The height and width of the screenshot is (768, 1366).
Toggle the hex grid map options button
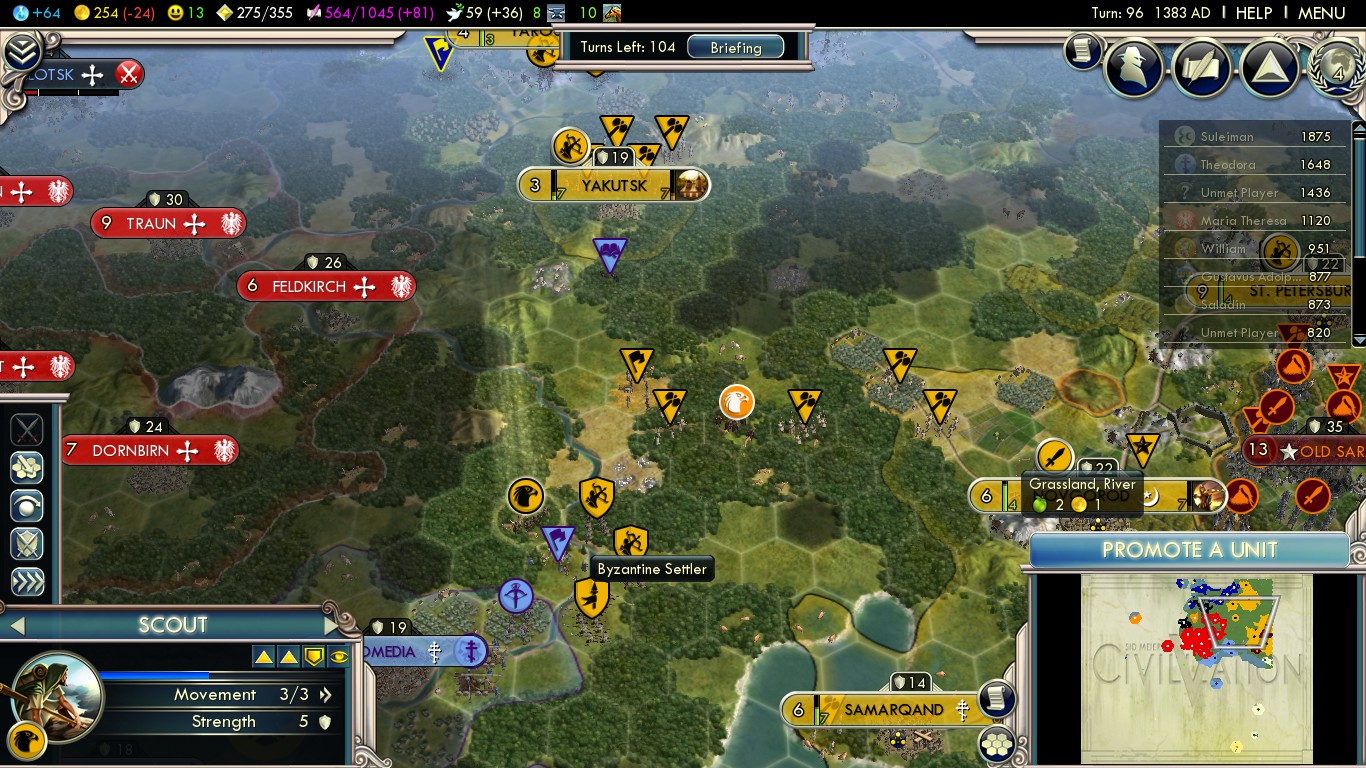click(995, 743)
